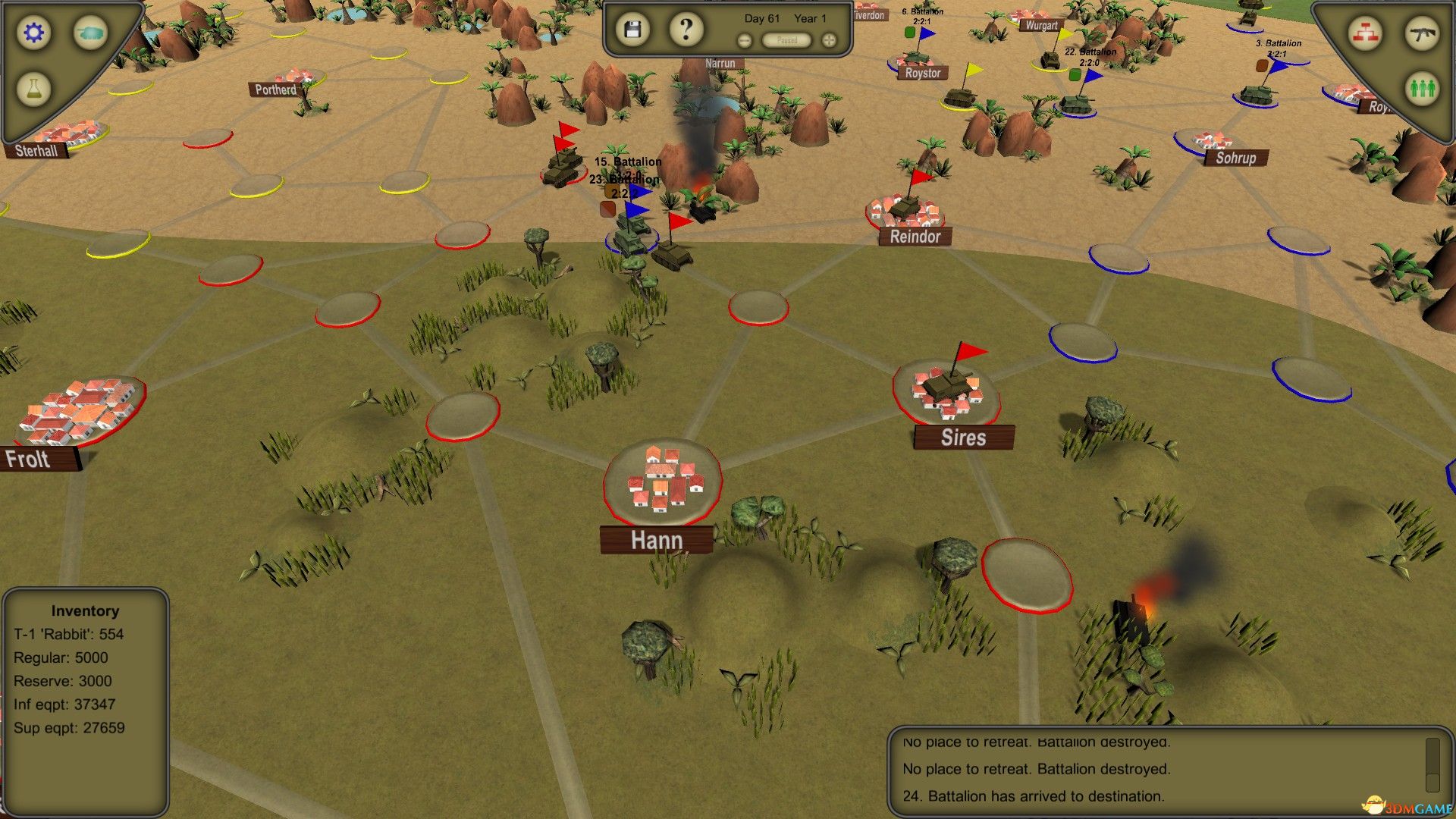Open help via the question mark icon

pyautogui.click(x=685, y=28)
